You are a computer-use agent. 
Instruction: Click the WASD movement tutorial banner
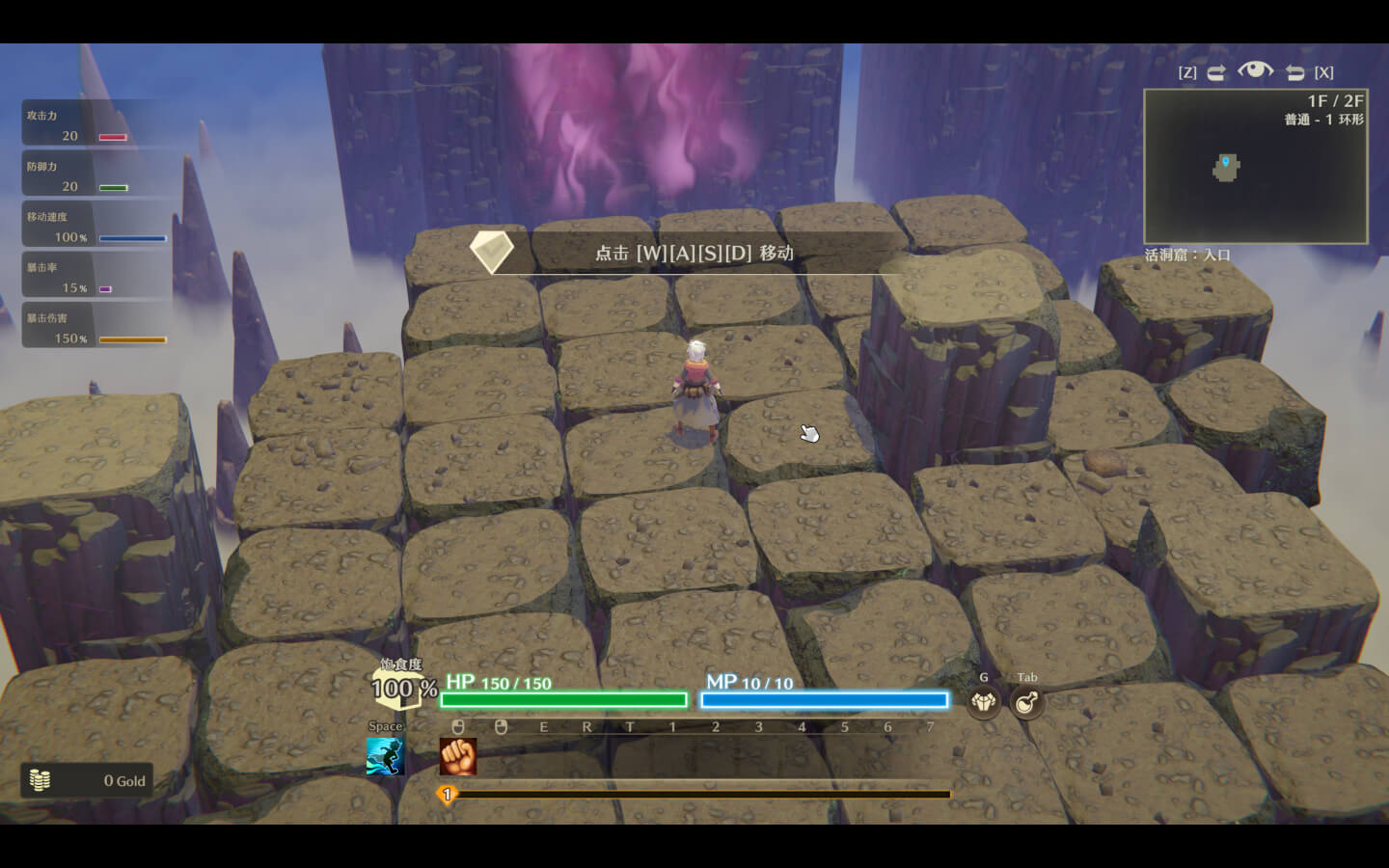pos(693,253)
